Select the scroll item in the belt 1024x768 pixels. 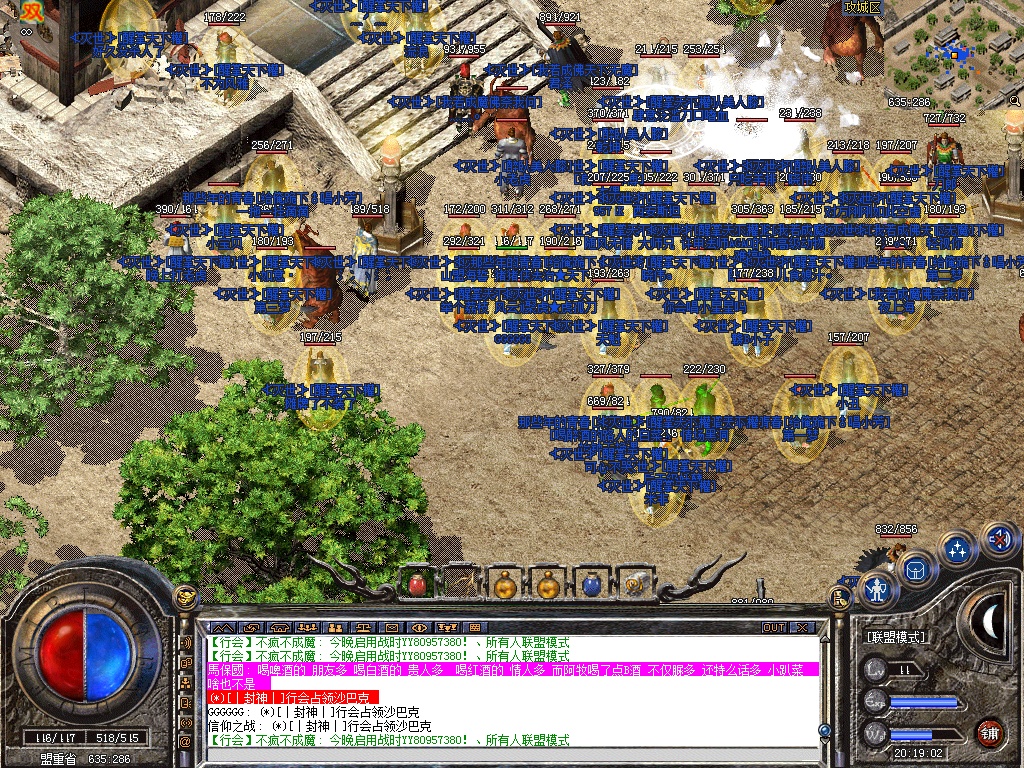point(633,583)
